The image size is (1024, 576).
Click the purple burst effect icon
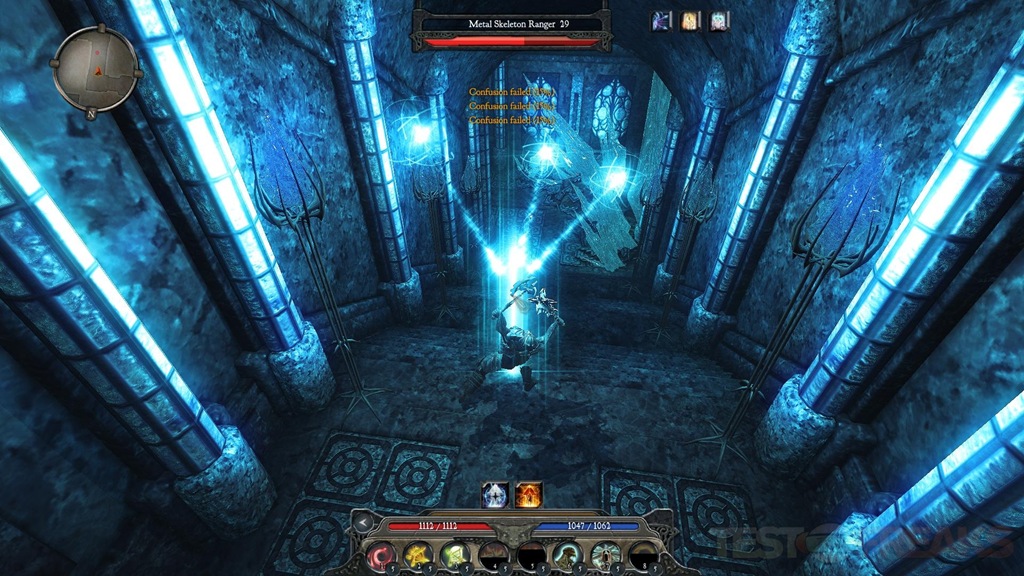tap(662, 20)
